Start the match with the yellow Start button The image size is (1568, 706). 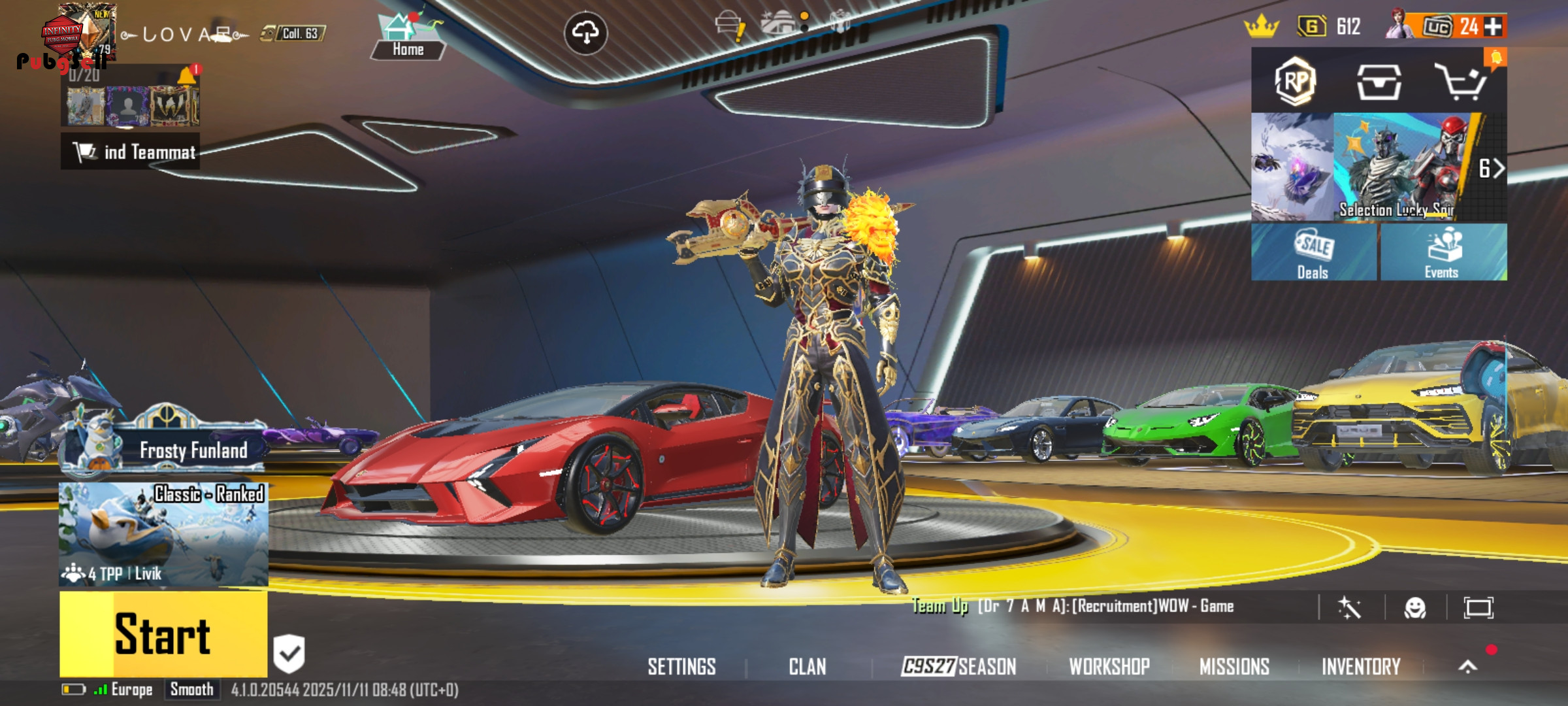click(x=163, y=633)
